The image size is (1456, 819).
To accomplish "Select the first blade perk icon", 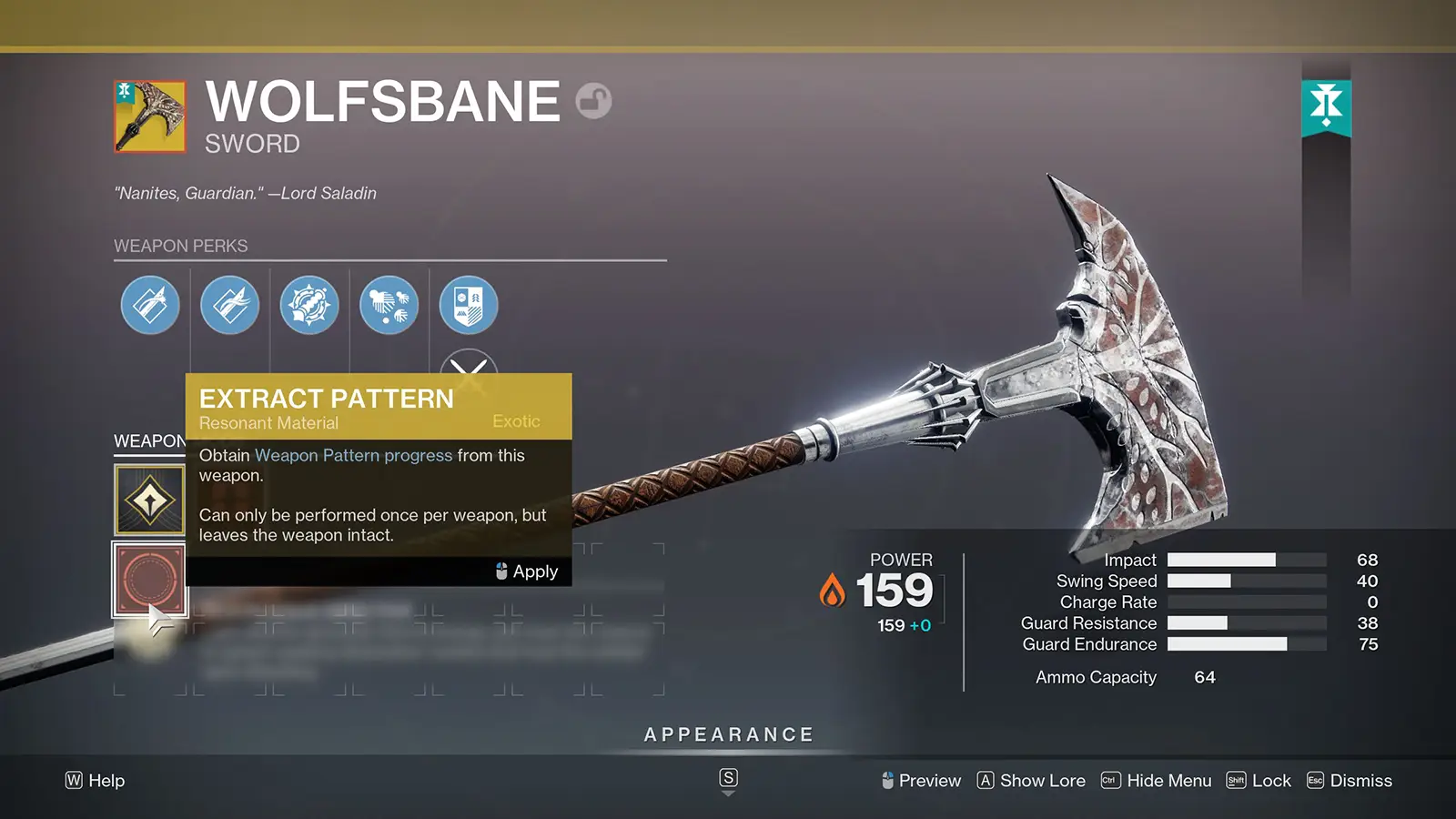I will (150, 305).
